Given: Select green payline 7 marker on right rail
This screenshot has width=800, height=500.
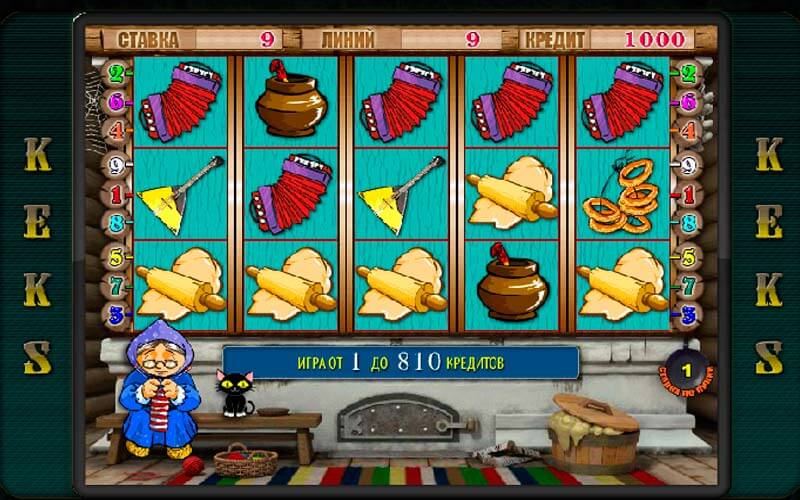Looking at the screenshot, I should click(688, 287).
